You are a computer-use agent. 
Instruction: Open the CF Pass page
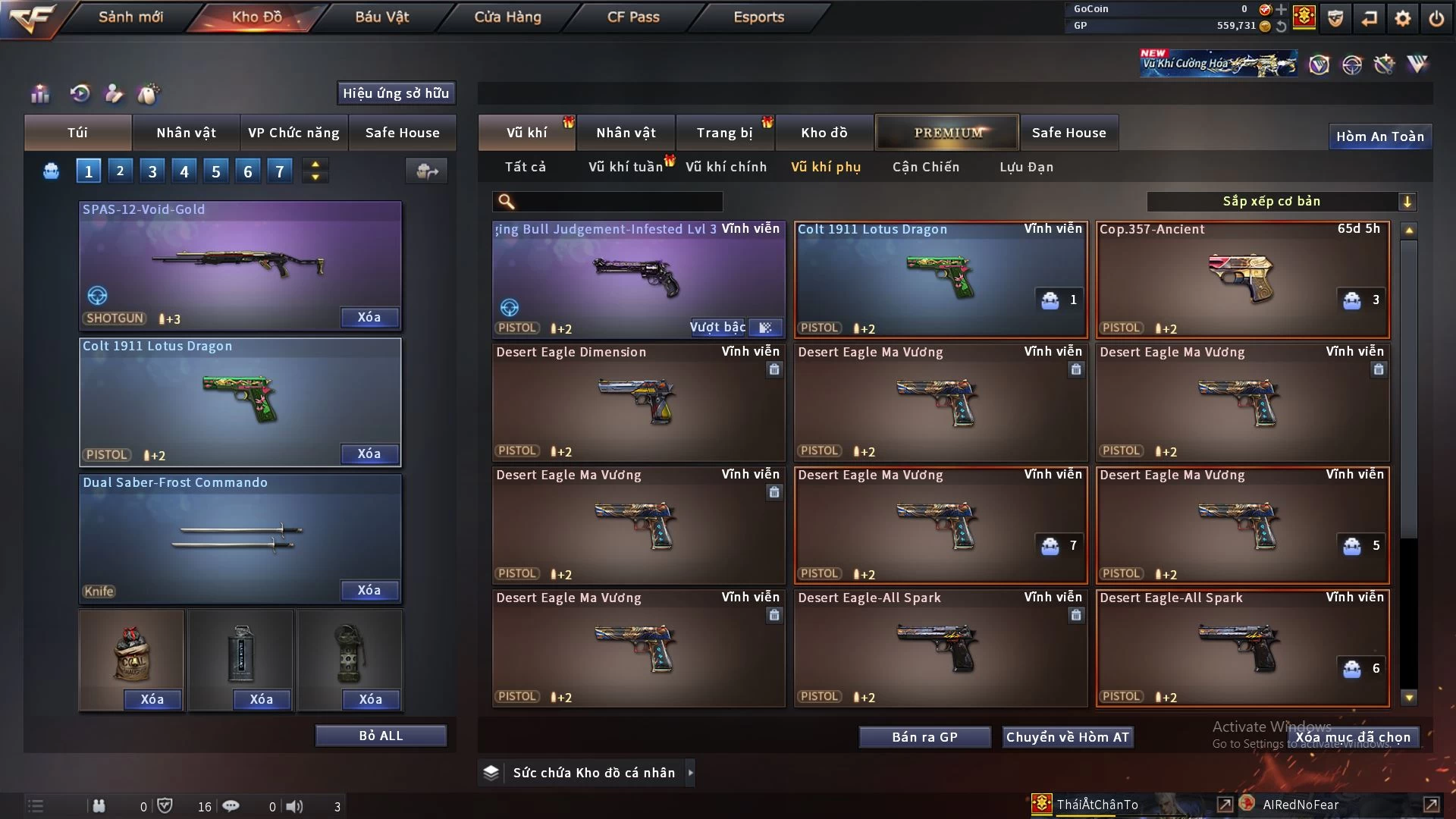point(633,17)
